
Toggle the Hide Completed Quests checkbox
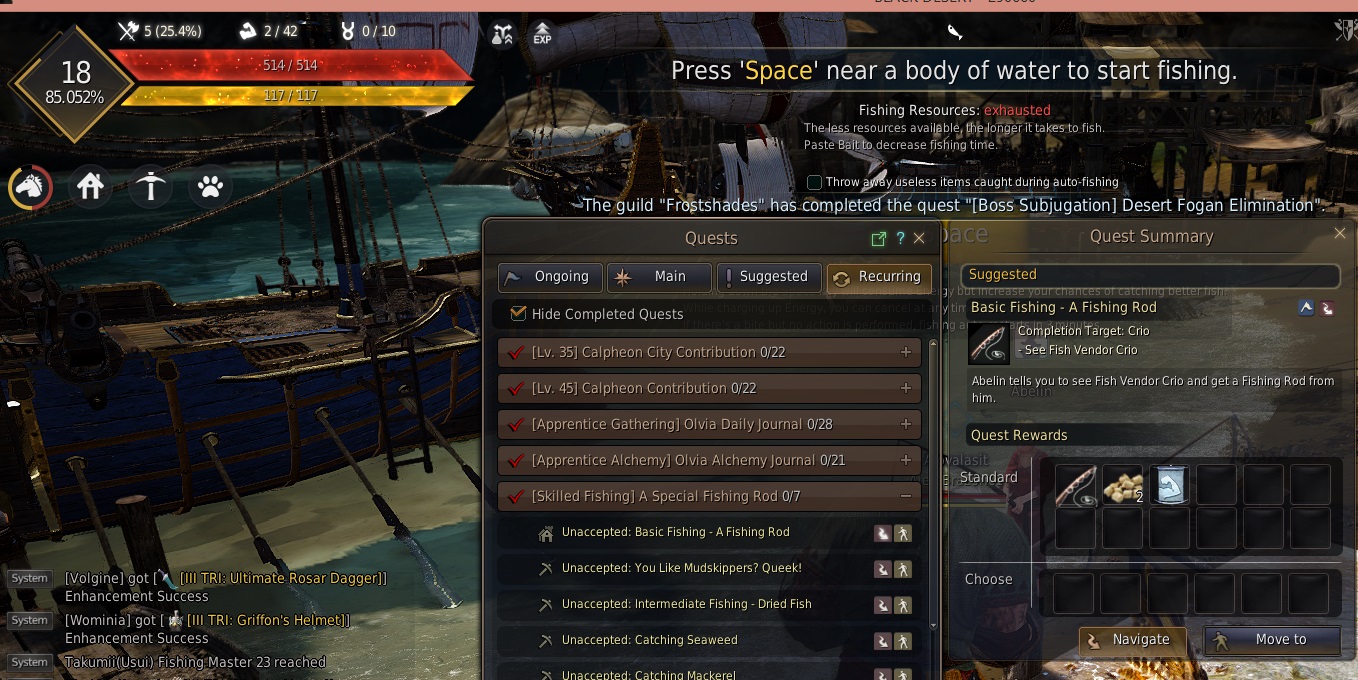pos(518,313)
